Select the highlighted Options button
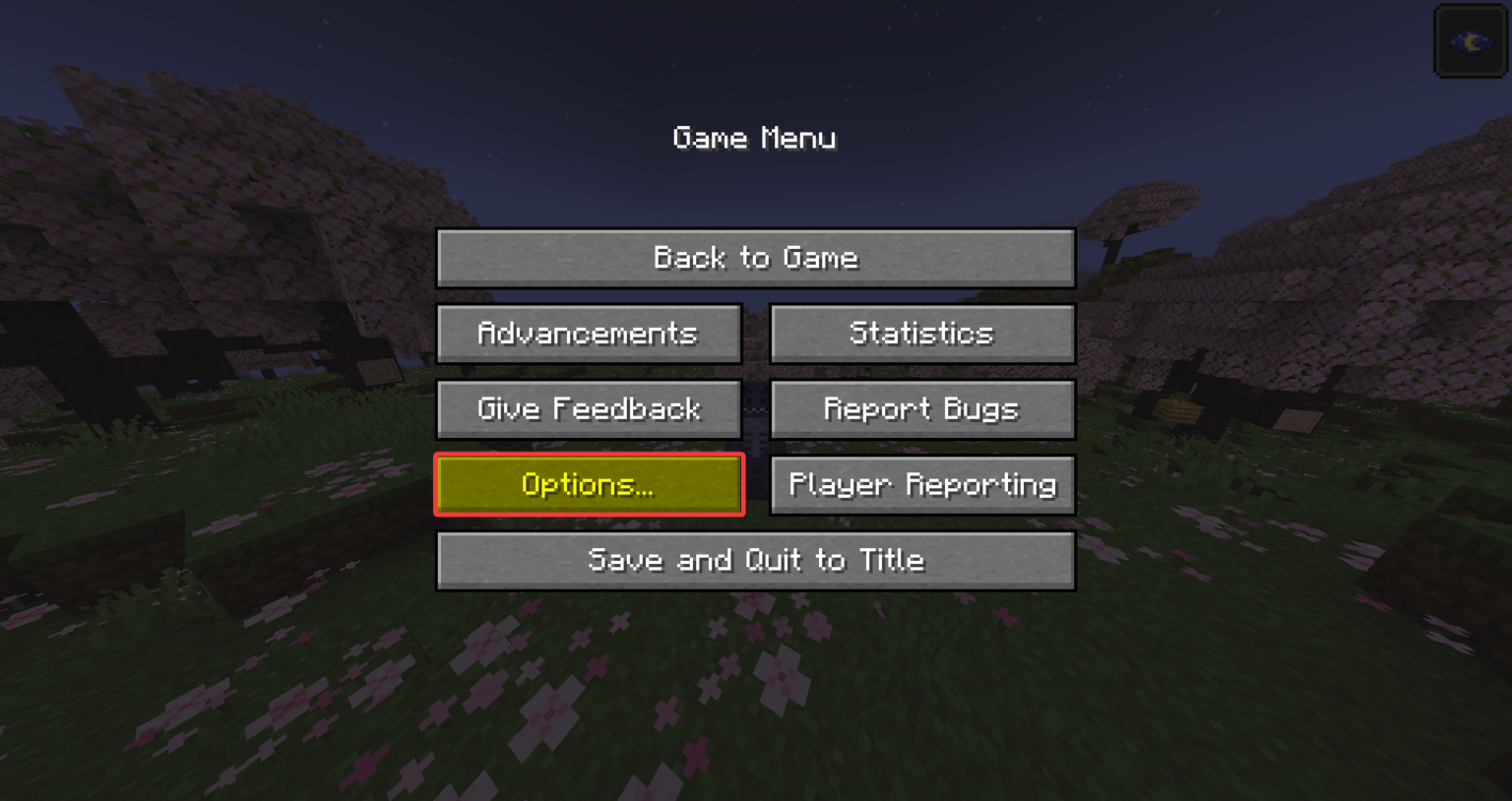Screen dimensions: 1512x801 pos(589,484)
